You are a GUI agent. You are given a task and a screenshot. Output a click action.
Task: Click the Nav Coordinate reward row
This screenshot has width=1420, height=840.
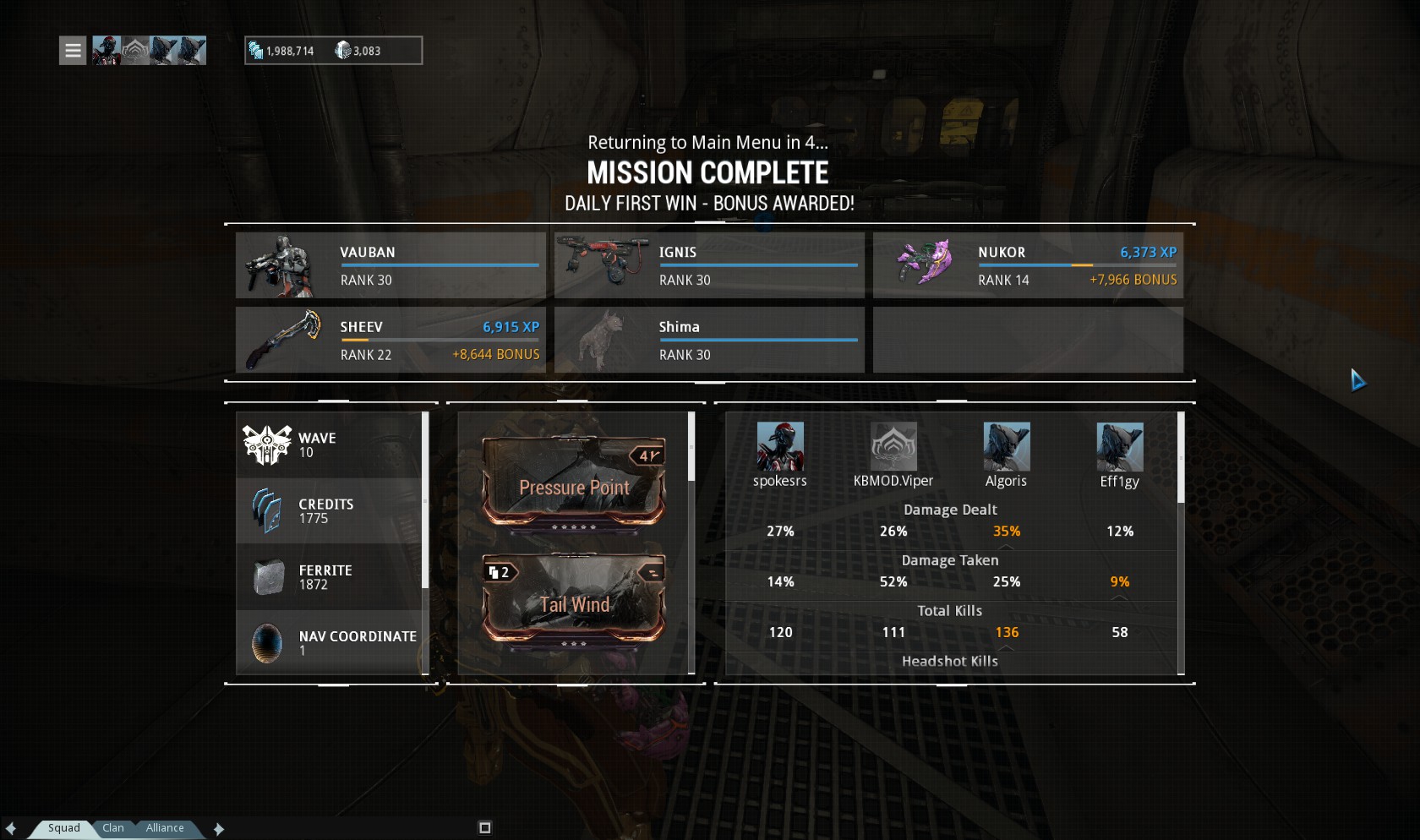click(330, 642)
